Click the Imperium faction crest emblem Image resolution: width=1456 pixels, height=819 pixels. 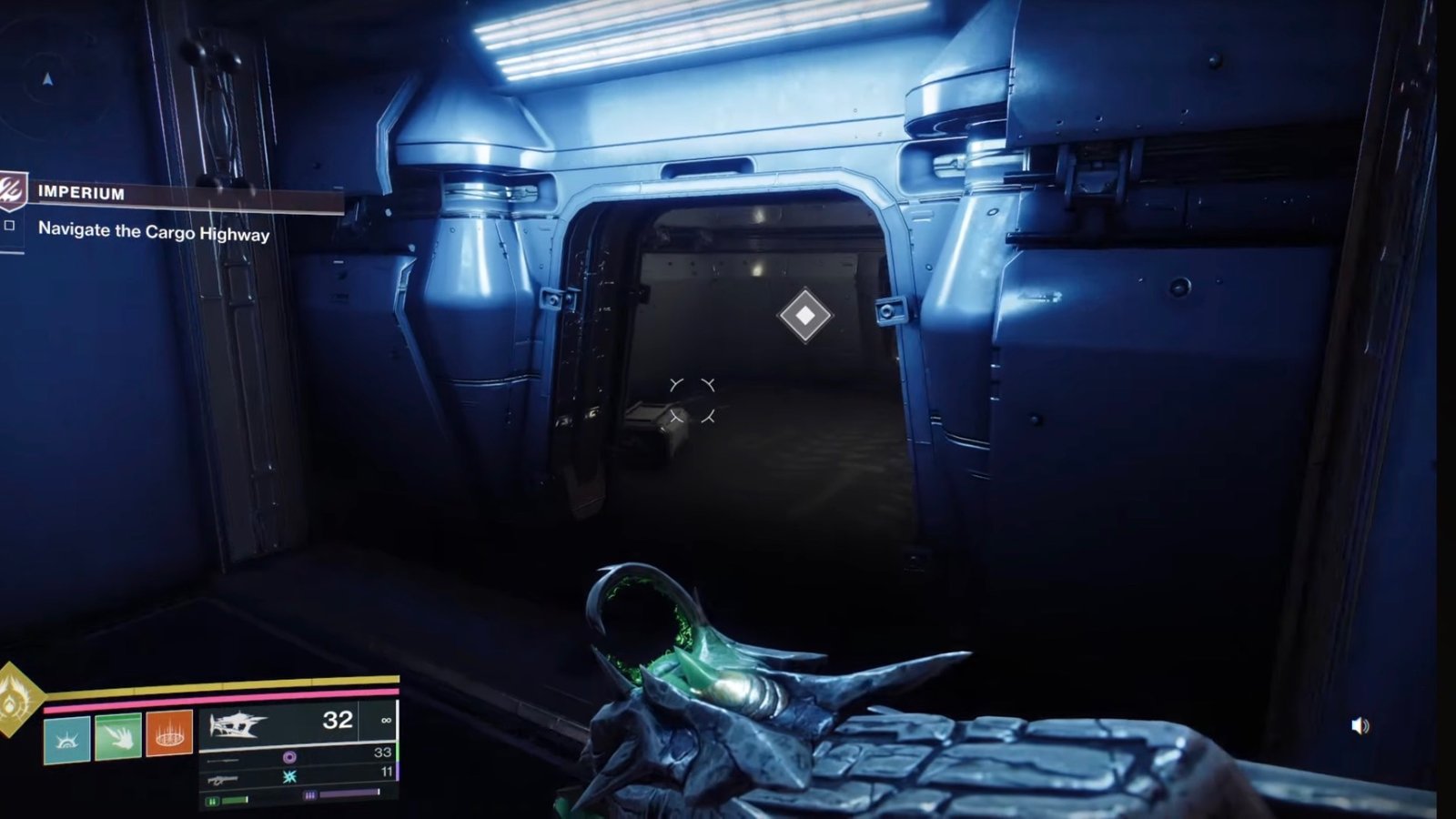click(12, 192)
